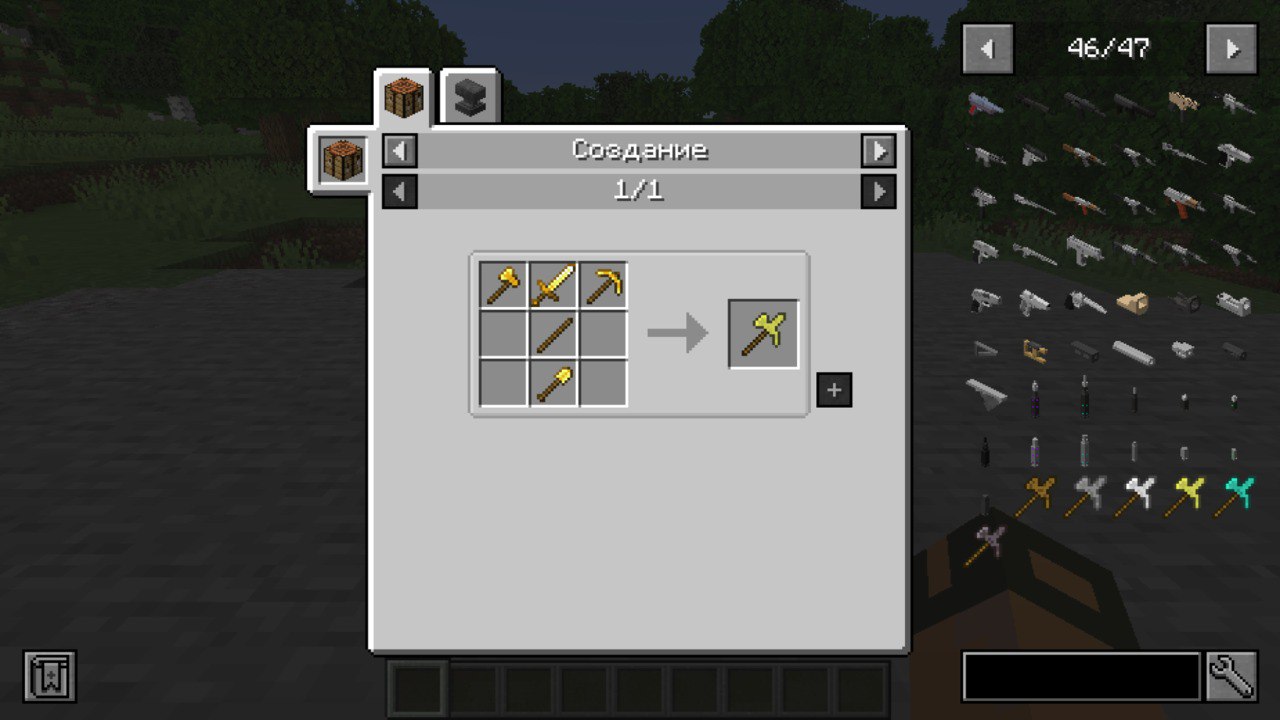The width and height of the screenshot is (1280, 720).
Task: Click the previous category arrow beside Создание
Action: [400, 150]
